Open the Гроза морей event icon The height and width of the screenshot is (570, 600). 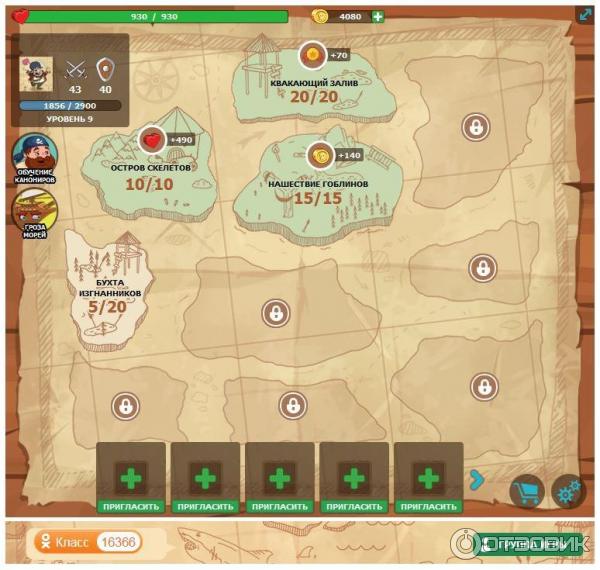[x=35, y=212]
